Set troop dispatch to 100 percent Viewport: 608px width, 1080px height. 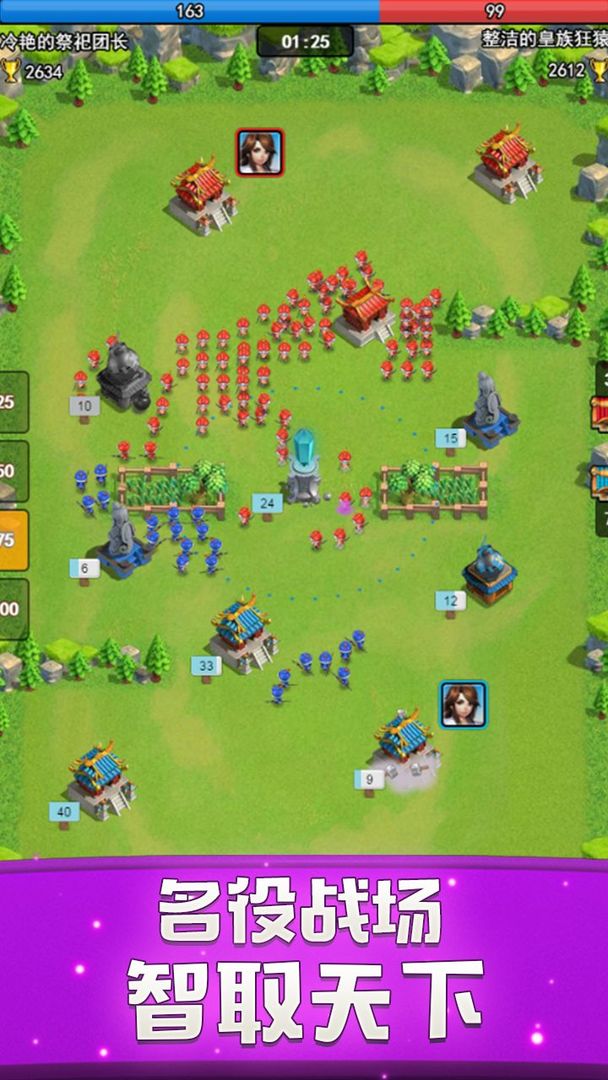(12, 609)
